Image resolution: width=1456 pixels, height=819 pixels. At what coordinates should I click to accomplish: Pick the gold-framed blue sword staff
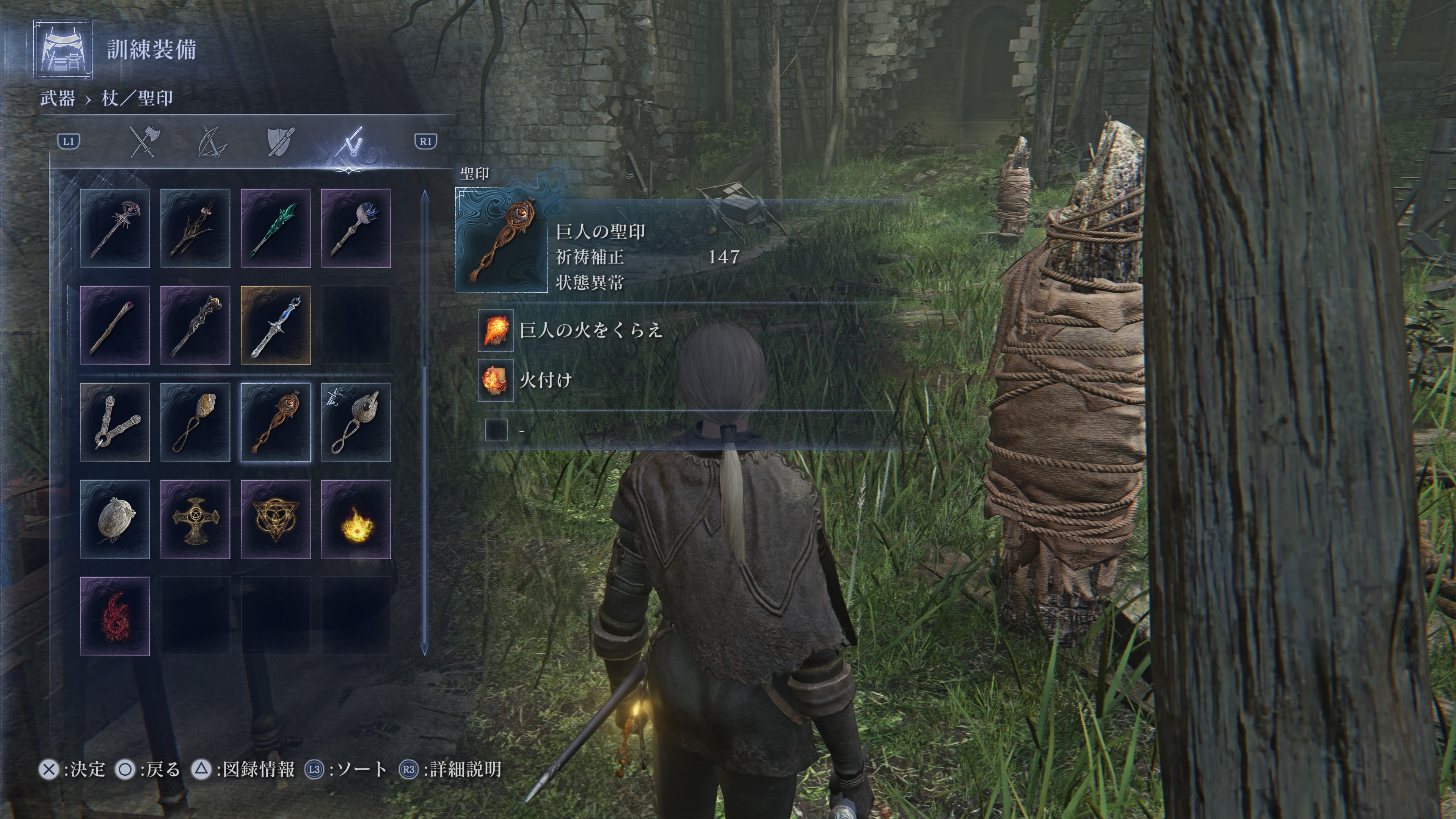click(275, 326)
